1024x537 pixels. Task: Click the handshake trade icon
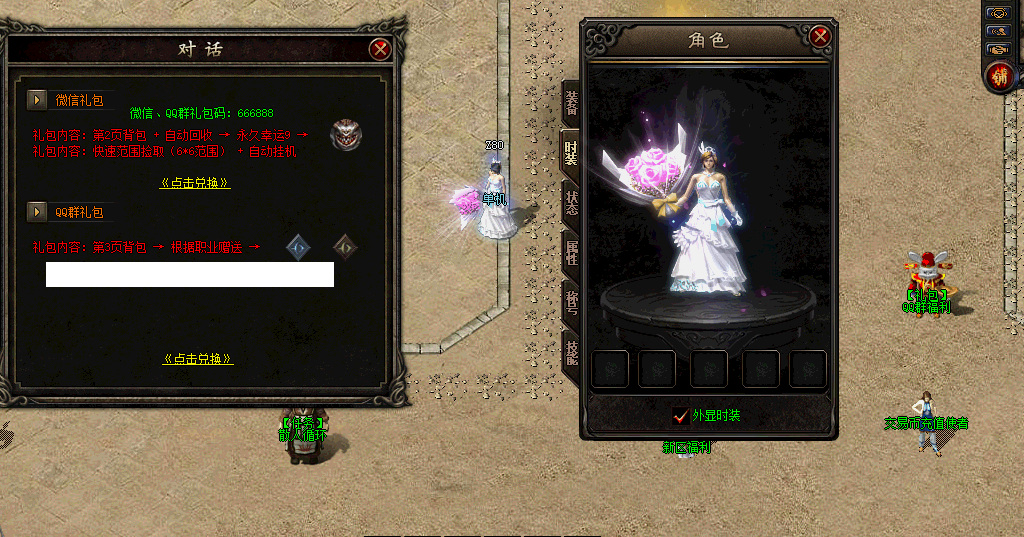coord(997,48)
